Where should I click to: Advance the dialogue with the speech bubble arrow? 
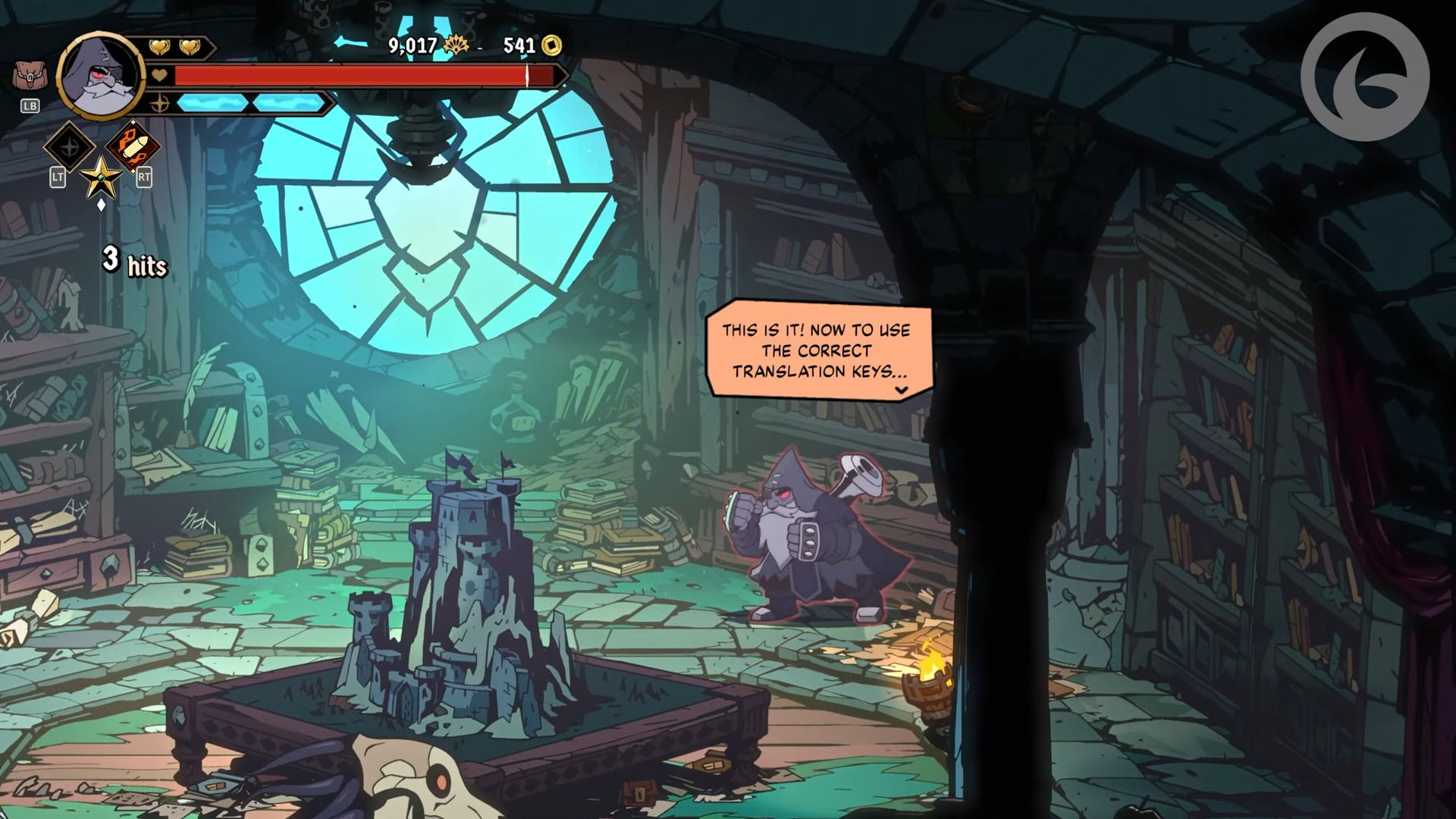tap(901, 391)
